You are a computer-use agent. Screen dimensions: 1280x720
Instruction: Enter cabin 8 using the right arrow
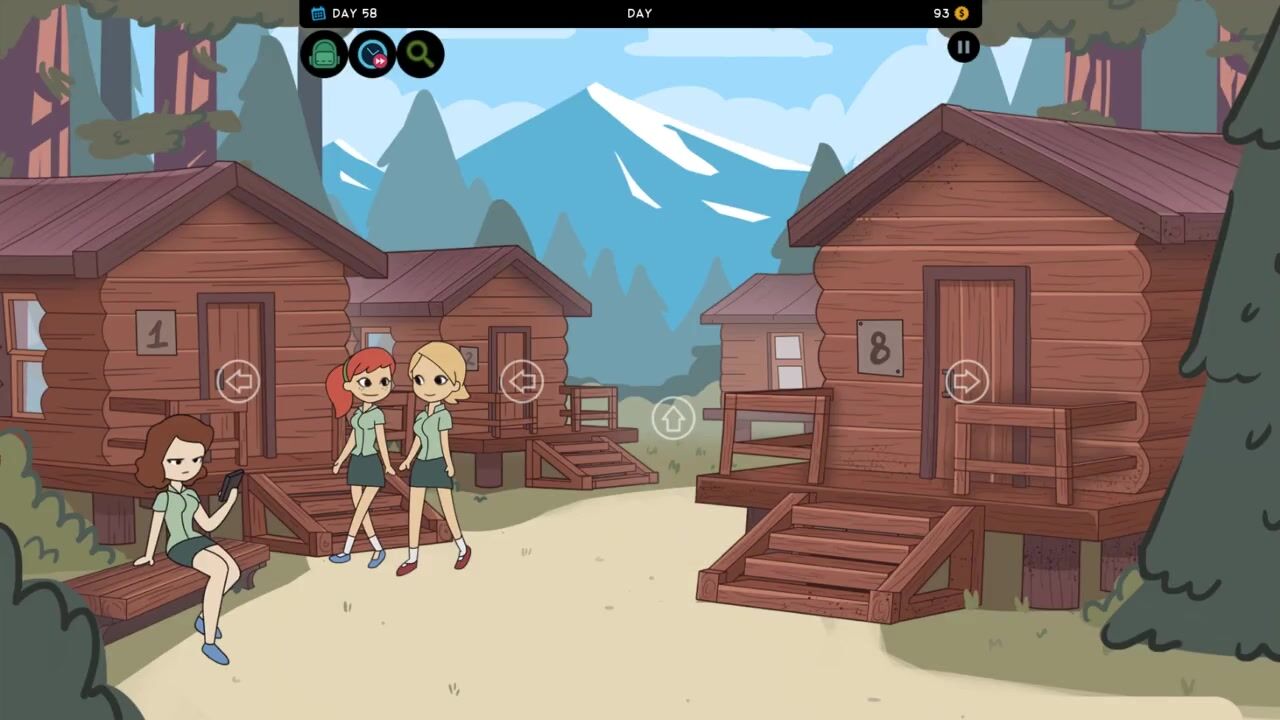click(966, 381)
